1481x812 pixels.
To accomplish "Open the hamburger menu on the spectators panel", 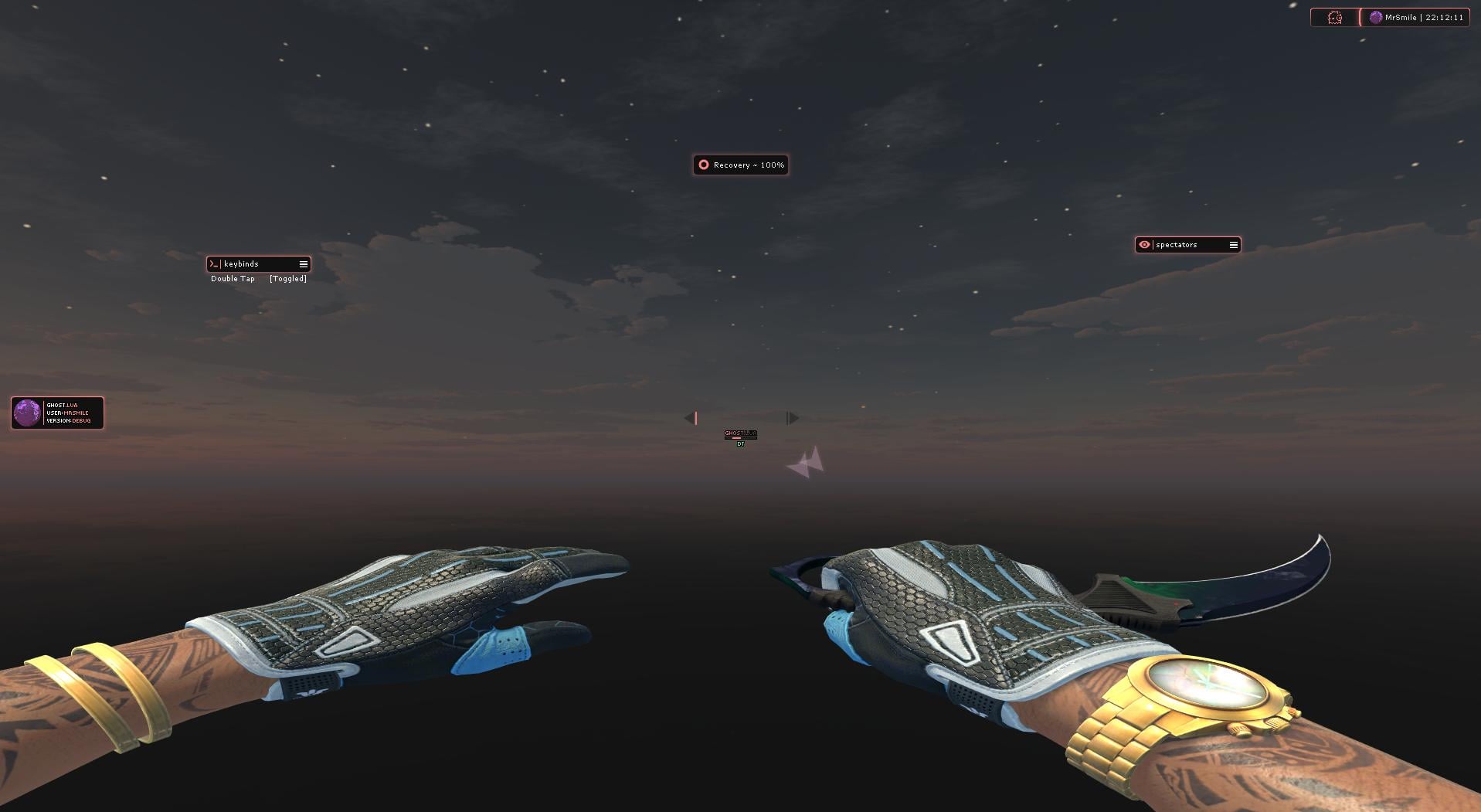I will pyautogui.click(x=1233, y=245).
